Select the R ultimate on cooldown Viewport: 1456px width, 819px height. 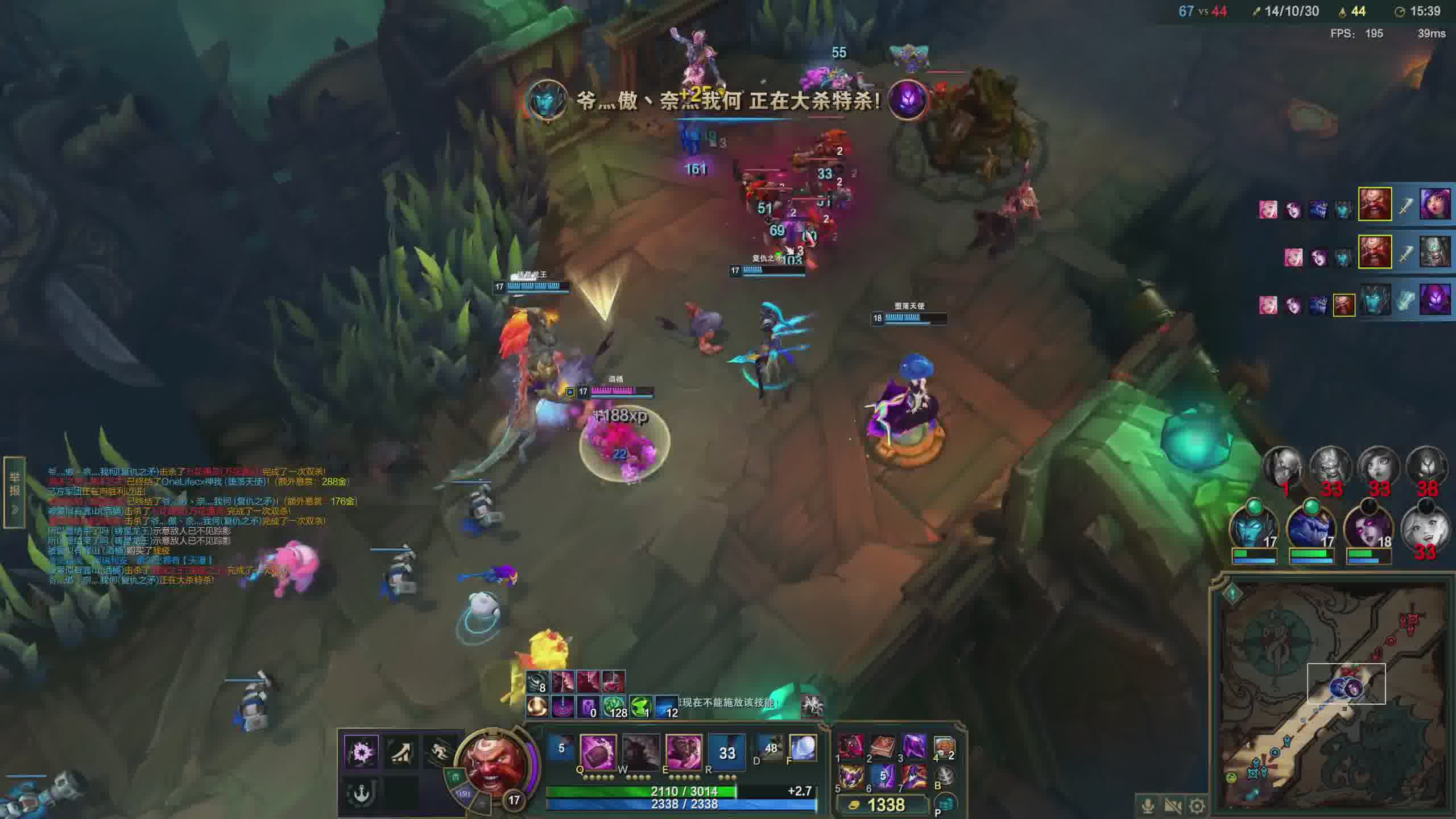point(727,752)
